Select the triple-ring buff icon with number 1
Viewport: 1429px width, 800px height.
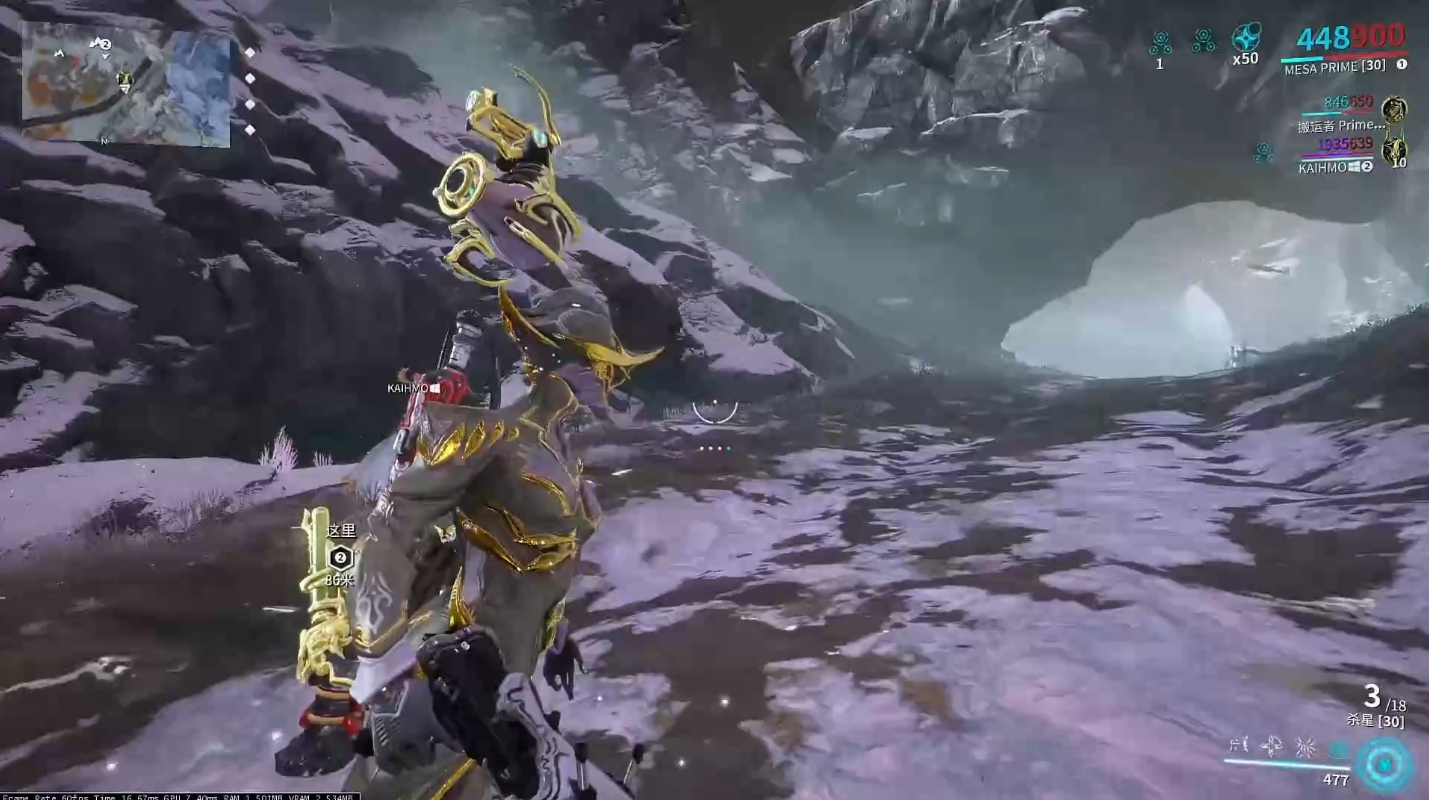click(1160, 43)
